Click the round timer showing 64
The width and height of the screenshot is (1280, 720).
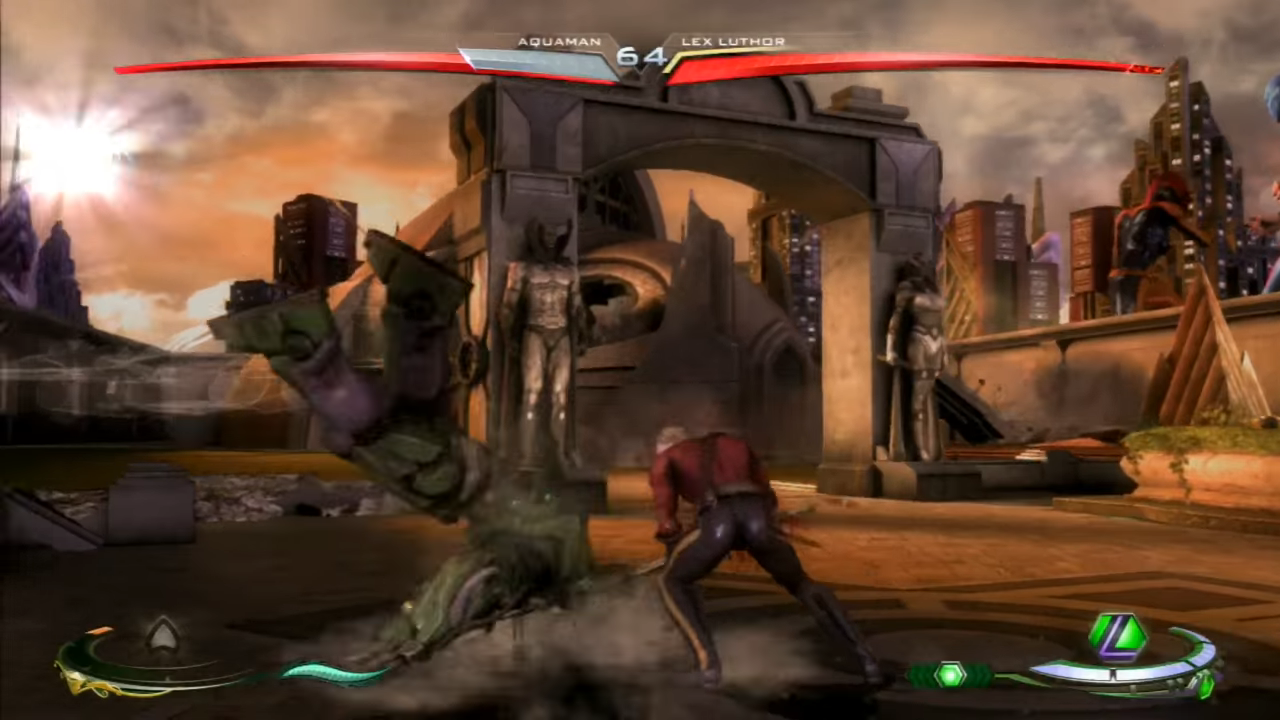(x=642, y=57)
